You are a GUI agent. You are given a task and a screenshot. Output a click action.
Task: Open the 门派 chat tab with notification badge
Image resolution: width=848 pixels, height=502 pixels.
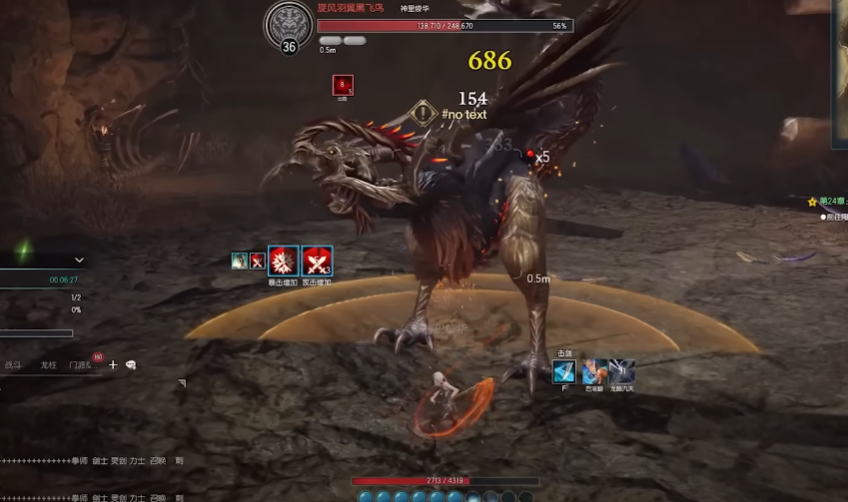pyautogui.click(x=80, y=366)
